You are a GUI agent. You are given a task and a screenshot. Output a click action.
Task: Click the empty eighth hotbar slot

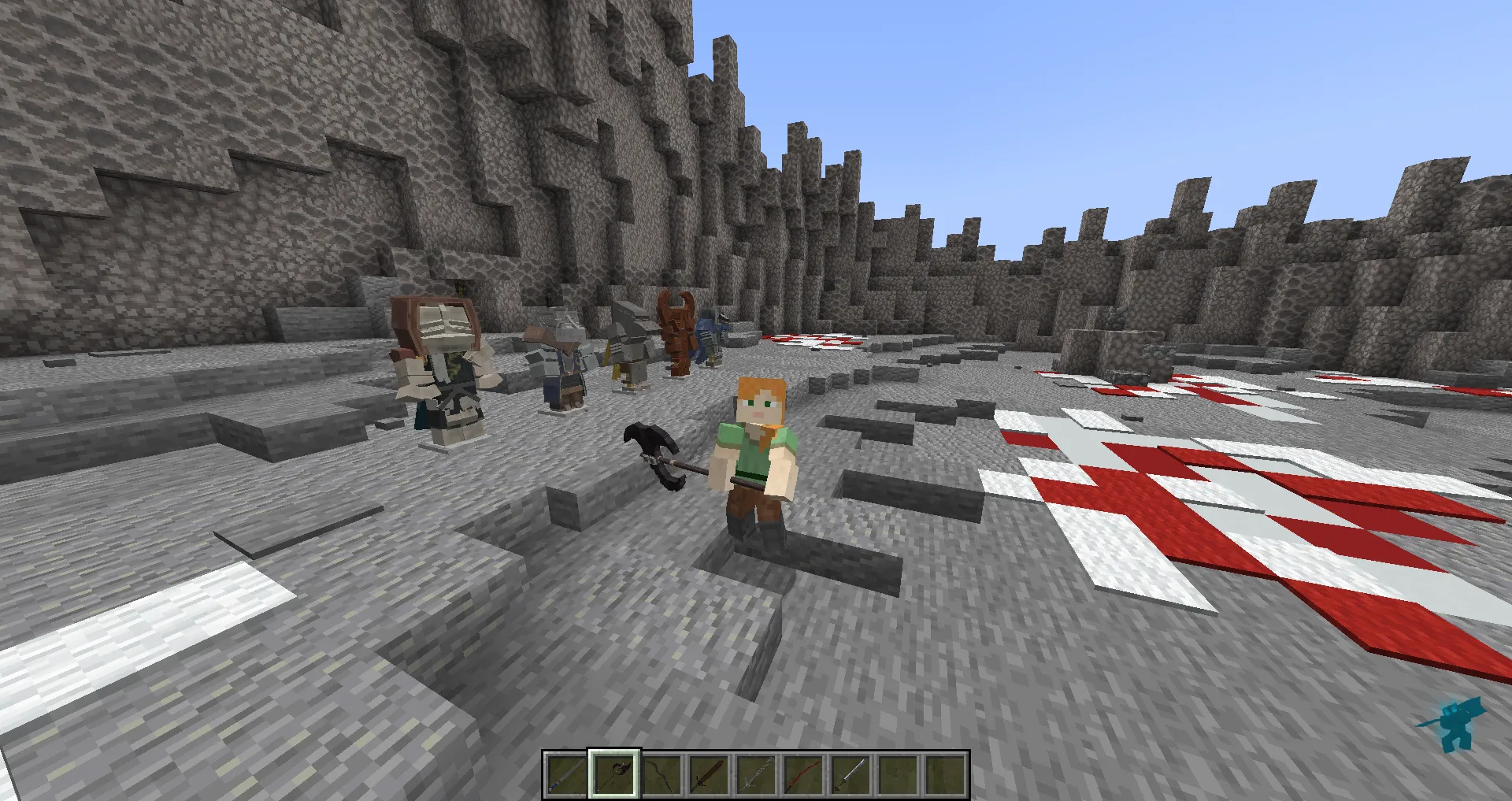click(x=896, y=776)
